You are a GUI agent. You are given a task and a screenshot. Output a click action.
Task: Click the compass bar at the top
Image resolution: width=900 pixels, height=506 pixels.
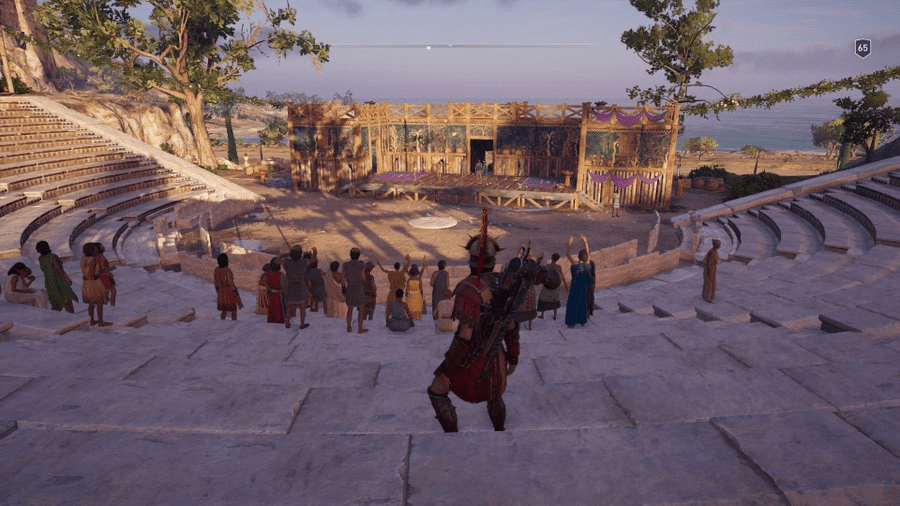point(460,45)
